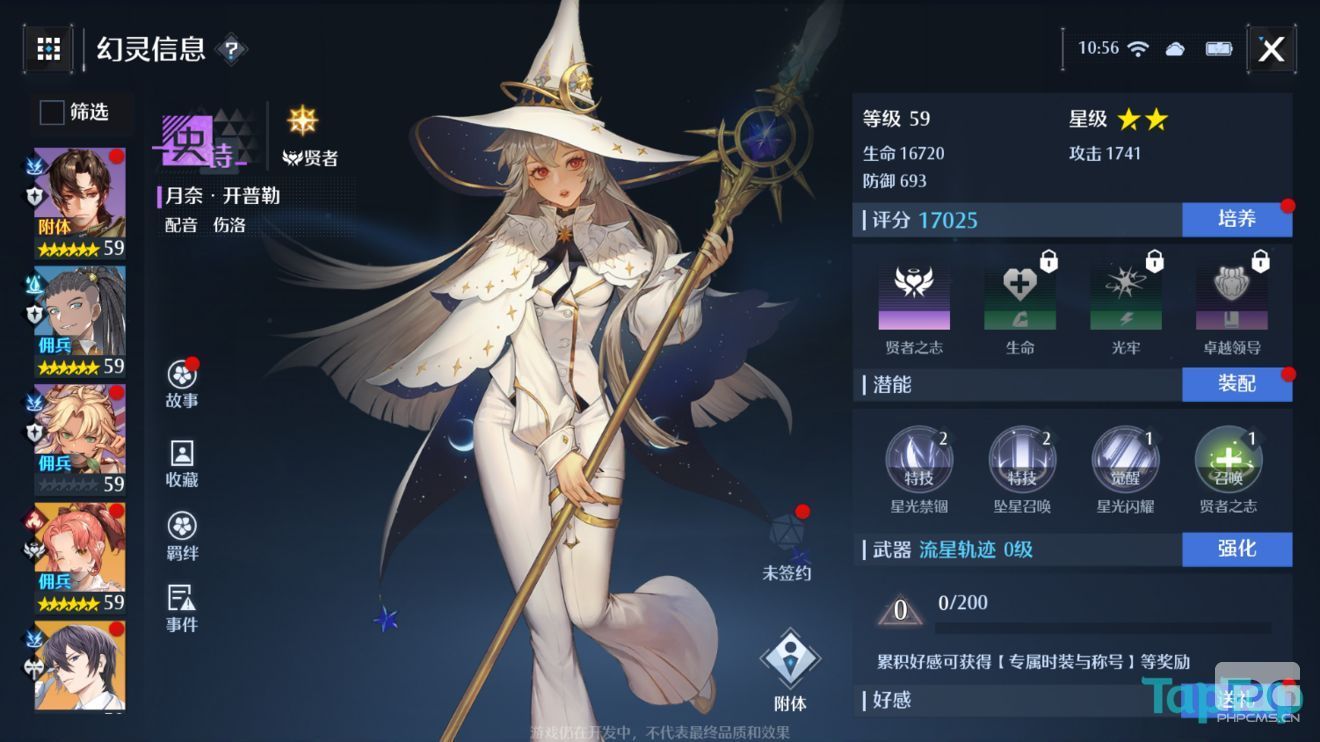Open the 事件 (Events) panel
The width and height of the screenshot is (1320, 742).
point(180,608)
